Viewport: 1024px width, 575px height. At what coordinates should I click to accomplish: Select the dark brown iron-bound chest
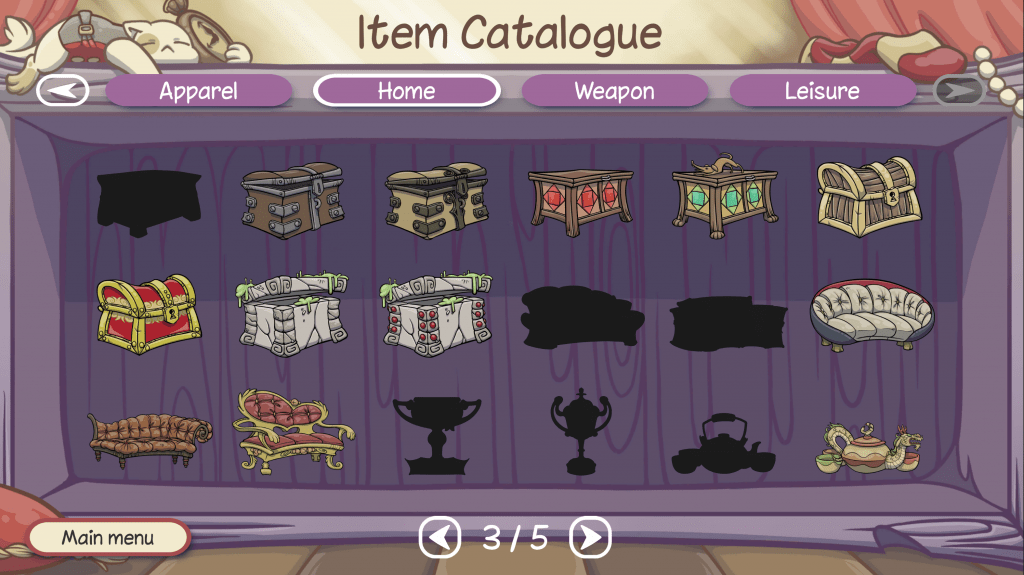pyautogui.click(x=293, y=201)
